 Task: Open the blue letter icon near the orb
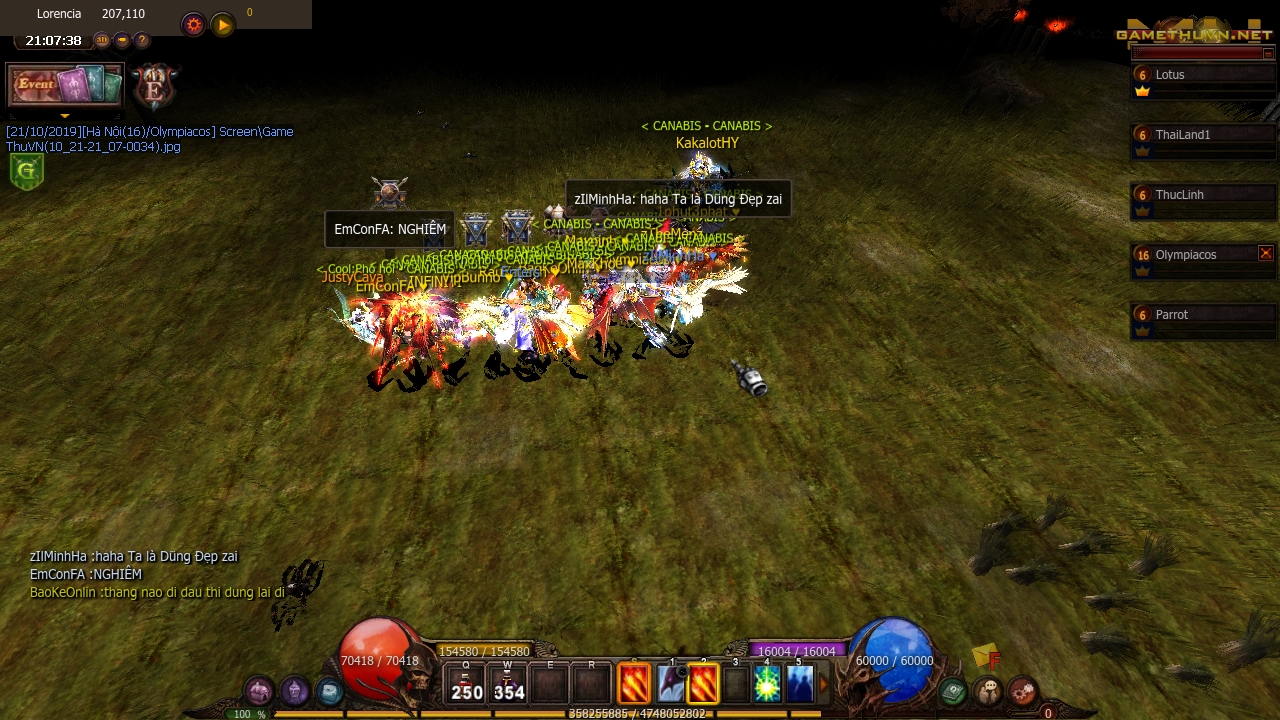tap(328, 692)
